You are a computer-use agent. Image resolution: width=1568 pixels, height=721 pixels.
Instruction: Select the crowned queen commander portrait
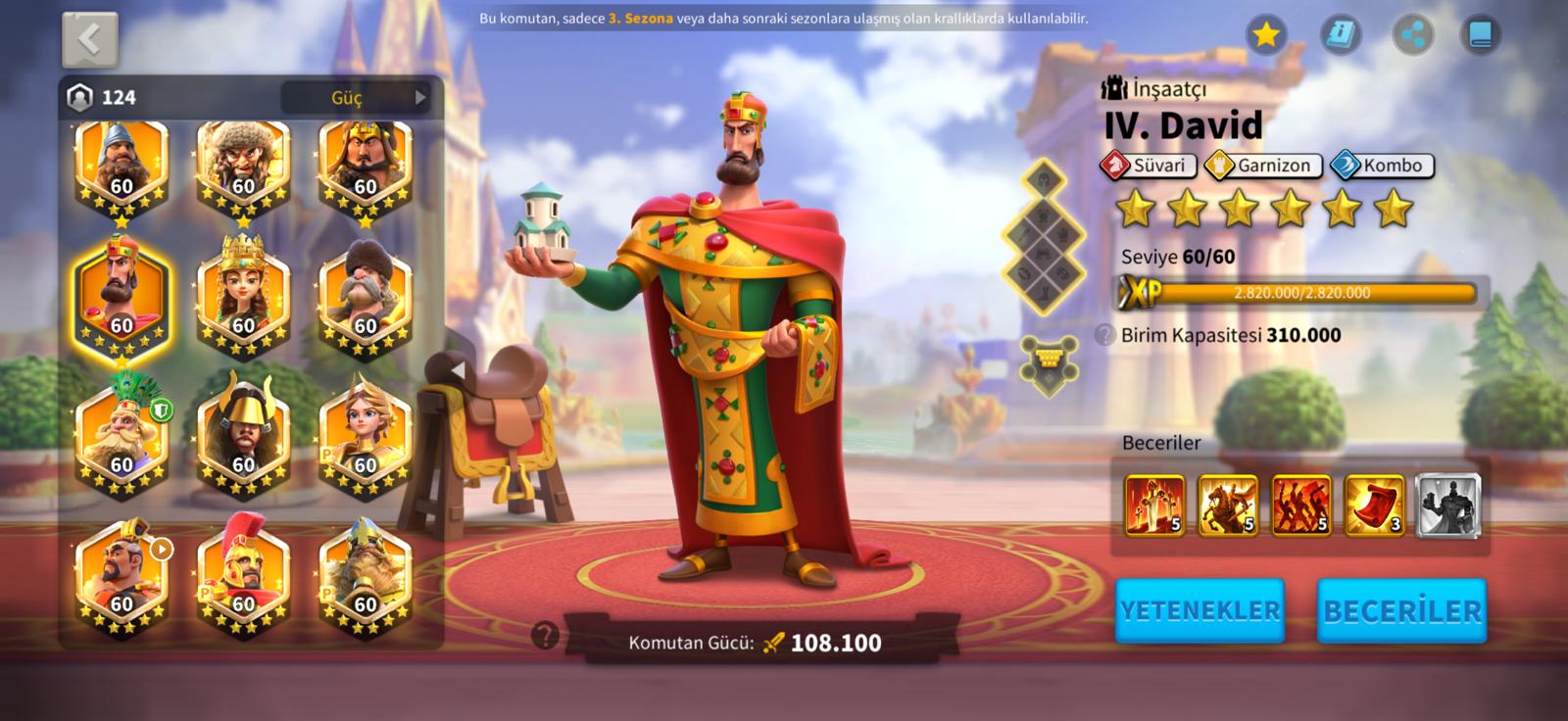(x=243, y=294)
